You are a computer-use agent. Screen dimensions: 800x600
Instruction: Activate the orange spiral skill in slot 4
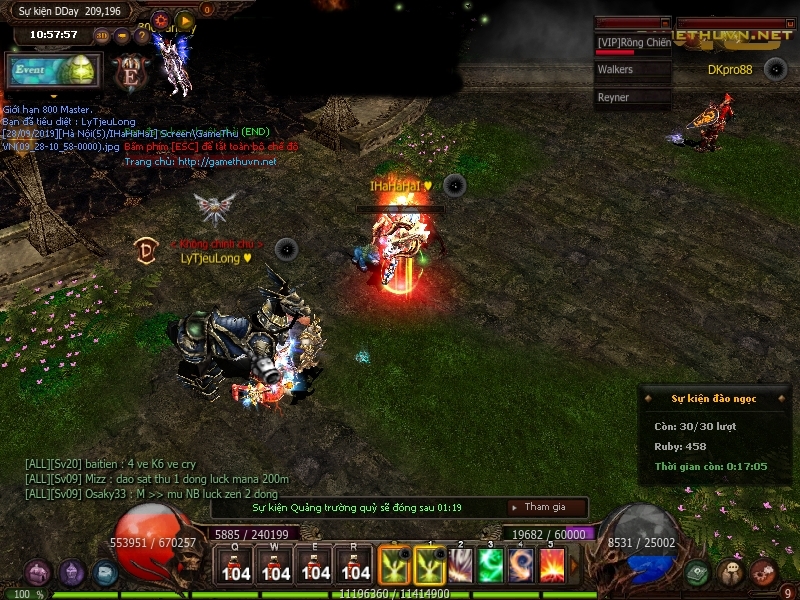coord(521,565)
